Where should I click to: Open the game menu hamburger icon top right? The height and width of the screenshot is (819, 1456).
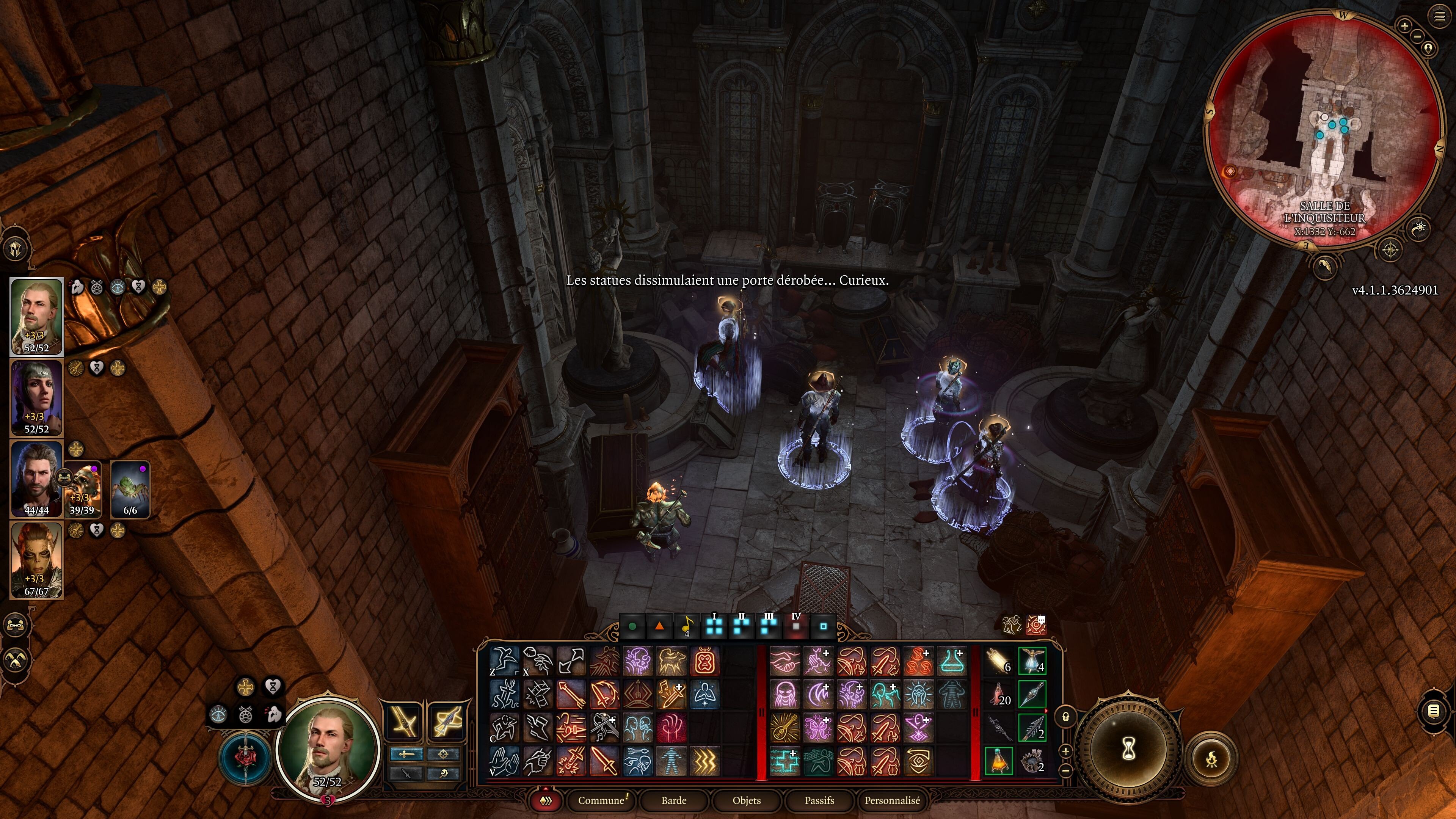tap(1440, 15)
